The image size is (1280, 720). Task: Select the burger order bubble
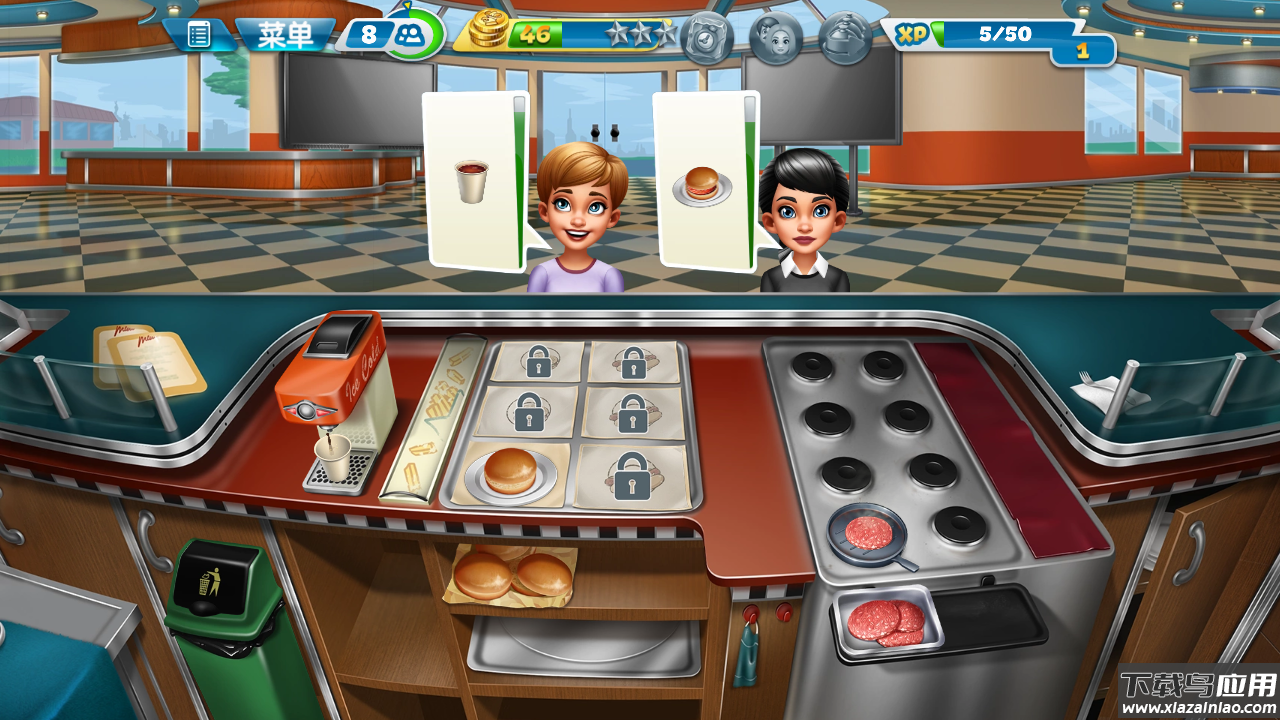pos(704,182)
